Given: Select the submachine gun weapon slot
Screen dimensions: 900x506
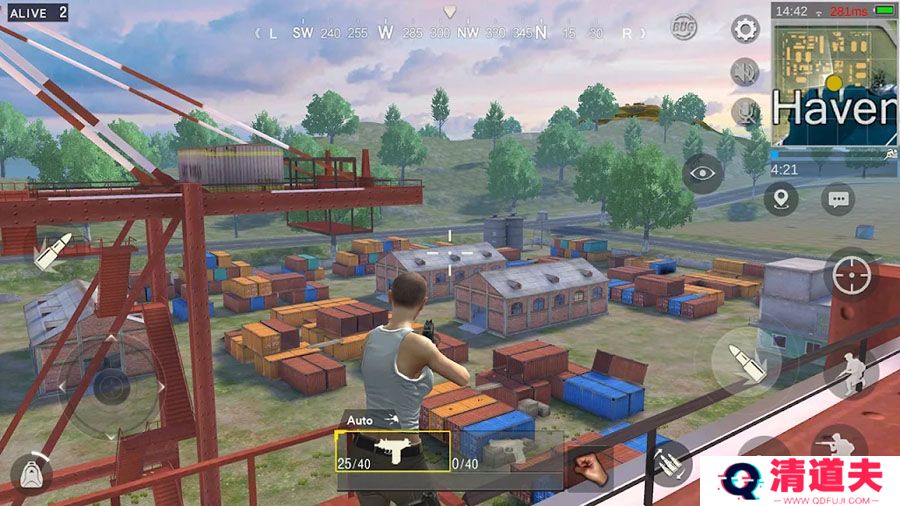Looking at the screenshot, I should (x=392, y=452).
